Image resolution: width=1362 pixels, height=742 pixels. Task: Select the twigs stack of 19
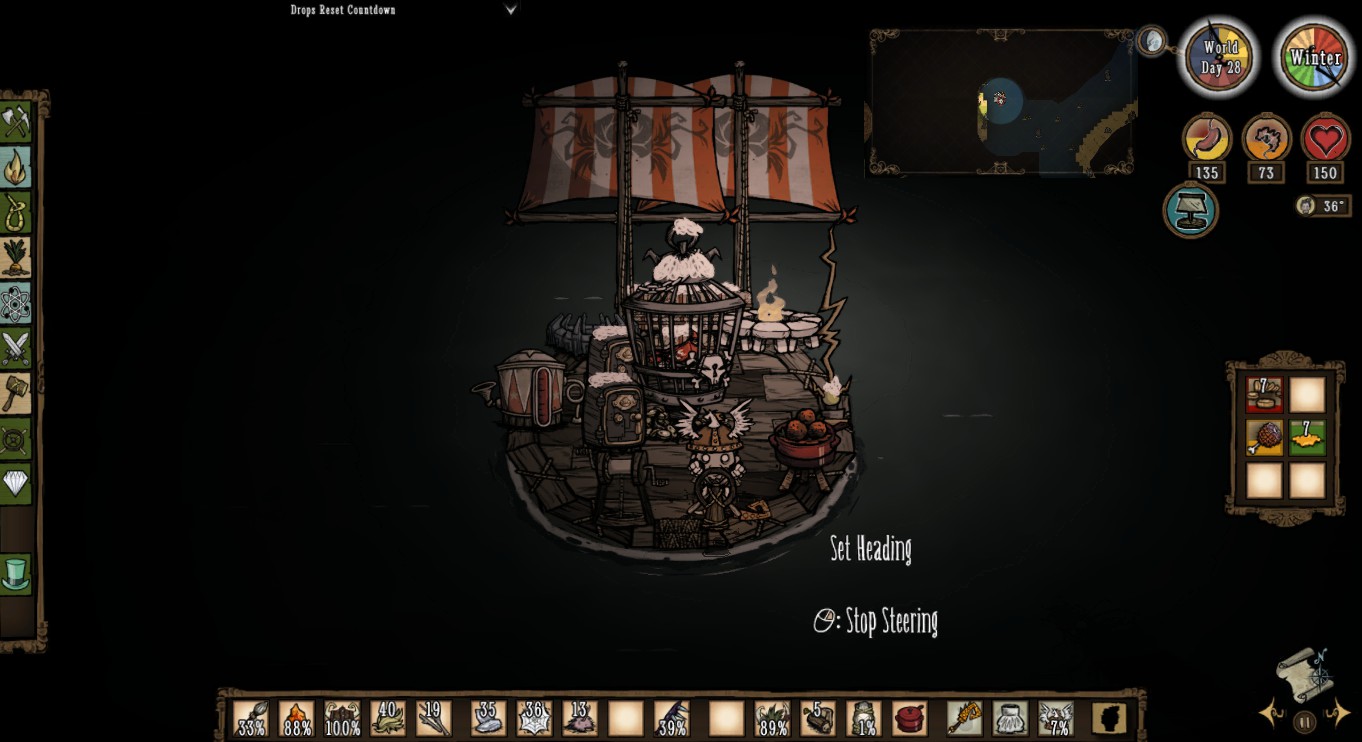tap(434, 718)
